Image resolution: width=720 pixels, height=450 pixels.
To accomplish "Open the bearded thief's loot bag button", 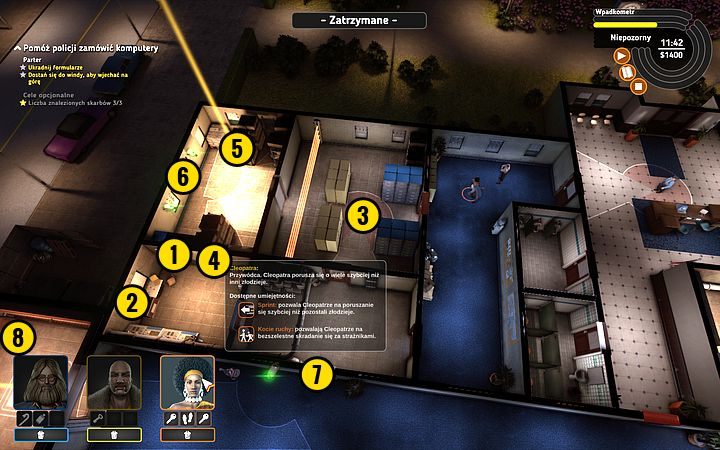I will [x=41, y=435].
